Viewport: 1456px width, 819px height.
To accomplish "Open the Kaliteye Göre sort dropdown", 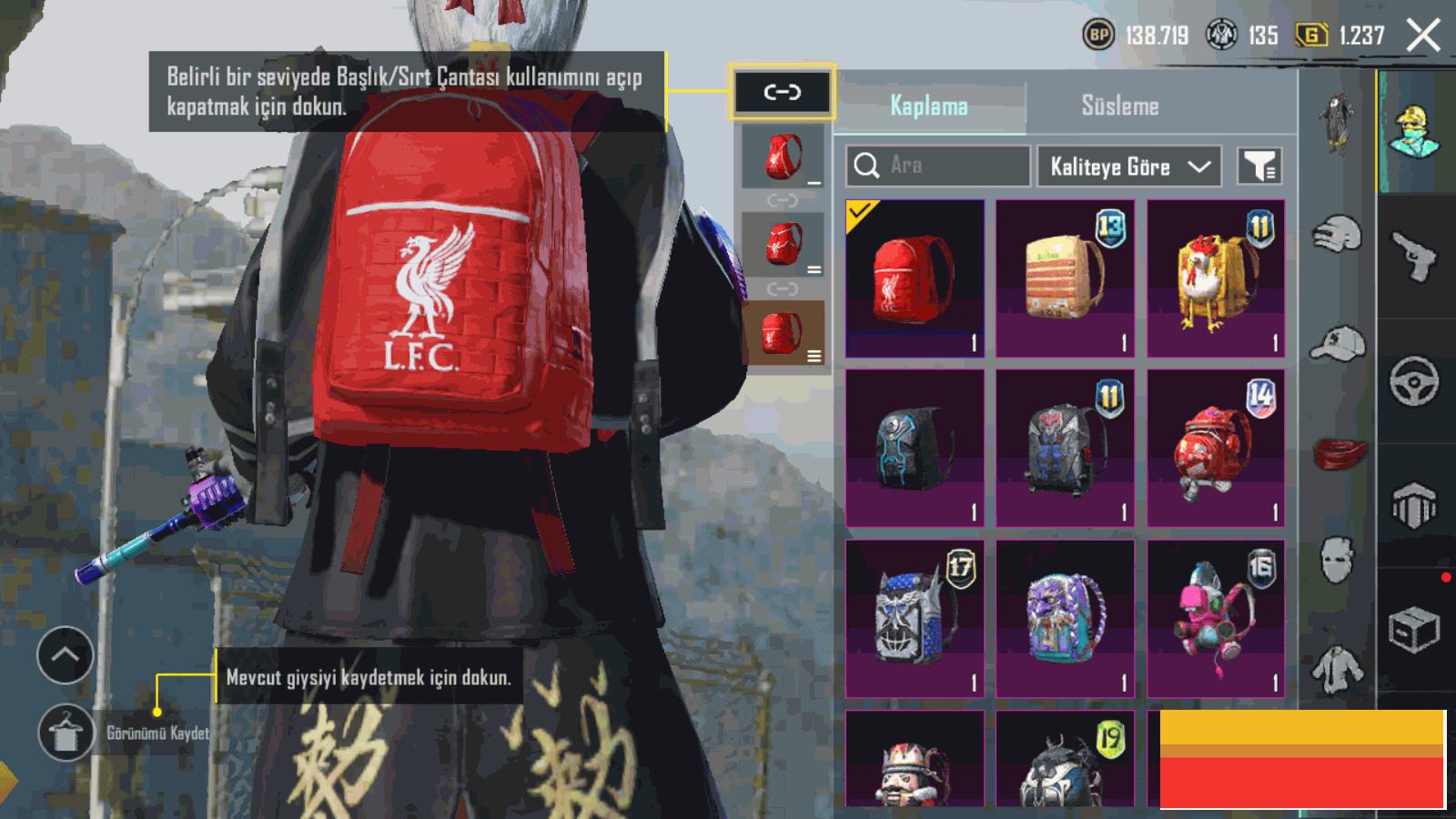I will pos(1128,167).
